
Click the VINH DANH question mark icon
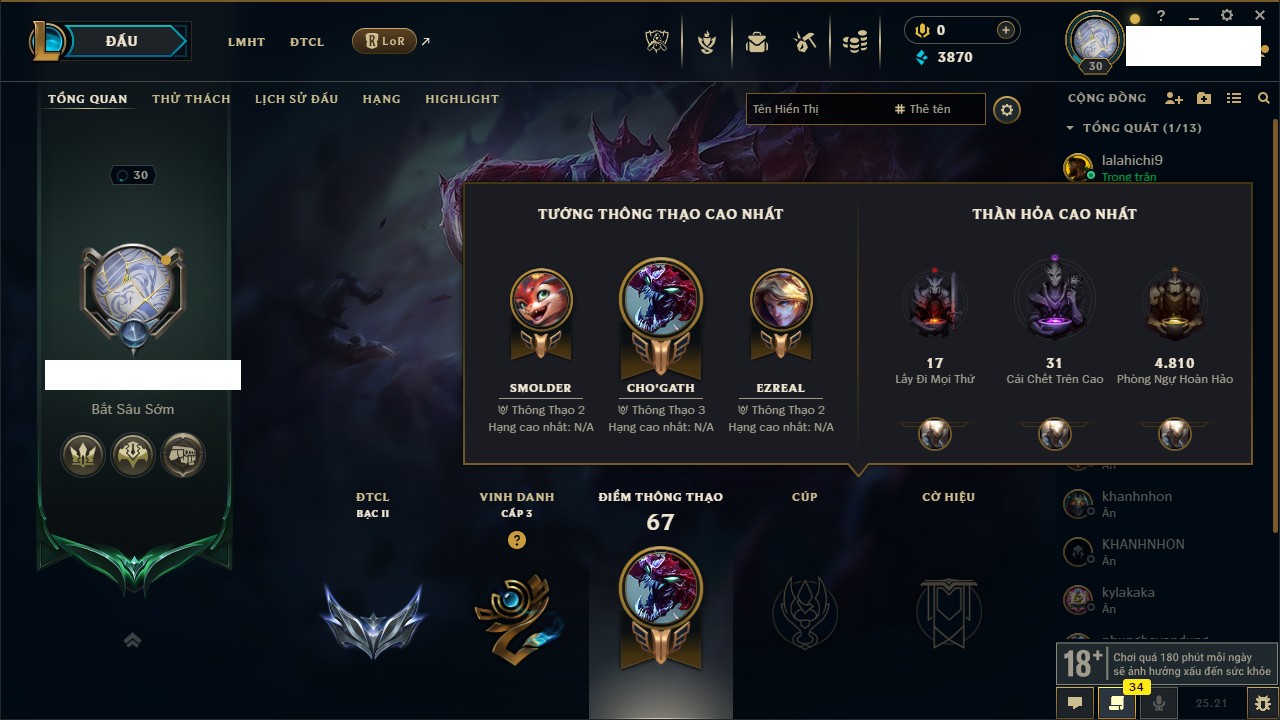click(x=516, y=540)
